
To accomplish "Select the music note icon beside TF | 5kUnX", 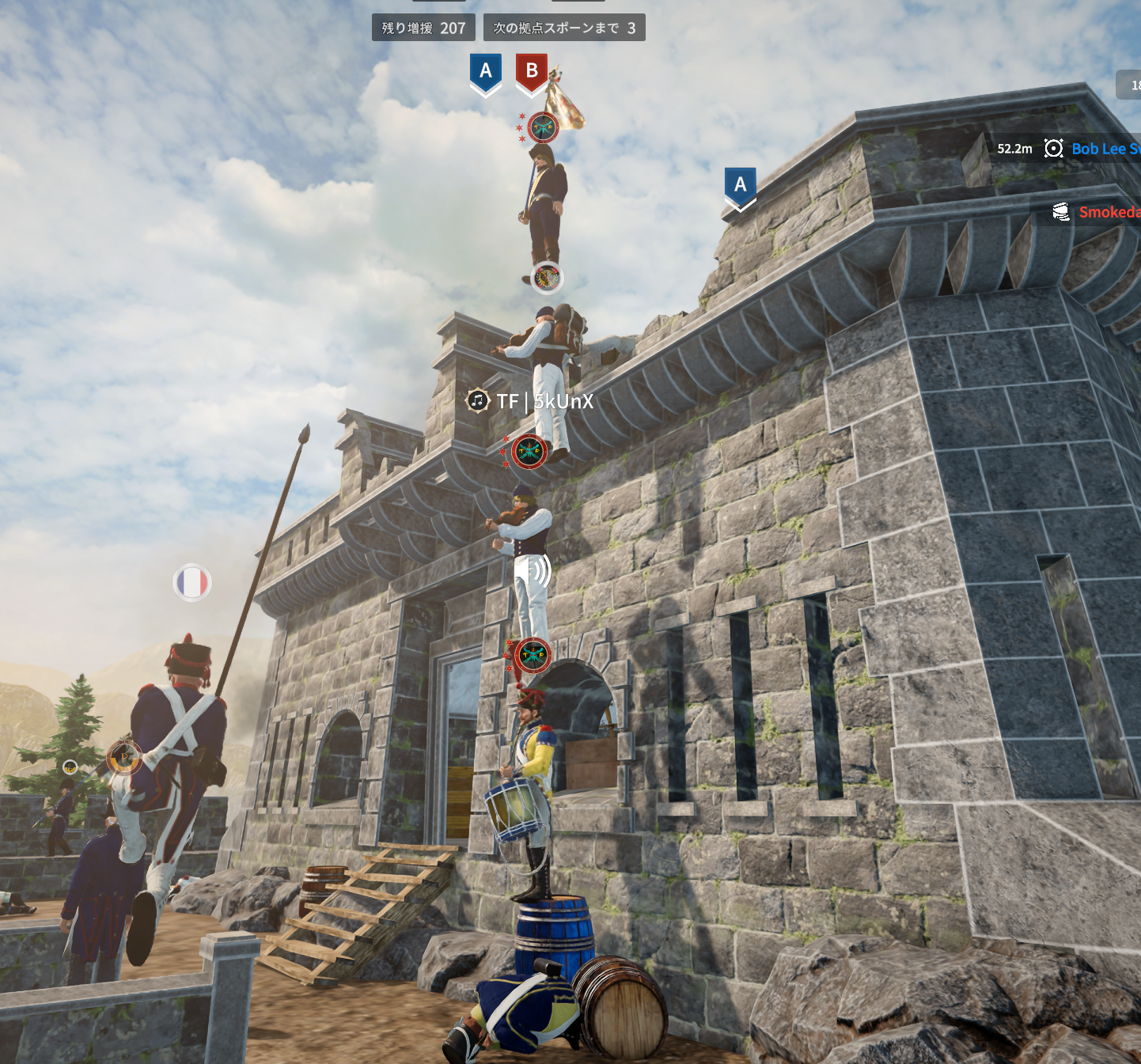I will pyautogui.click(x=477, y=401).
